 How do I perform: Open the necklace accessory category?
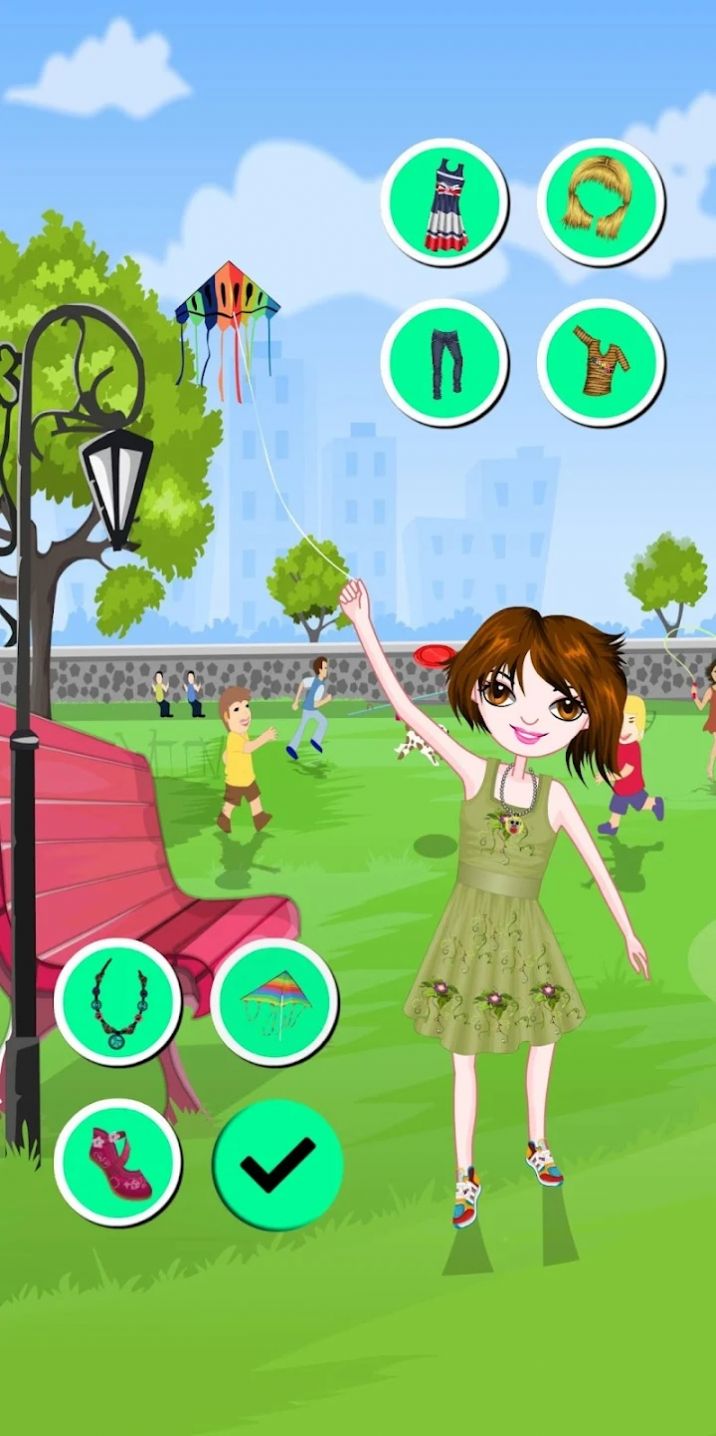tap(118, 1001)
